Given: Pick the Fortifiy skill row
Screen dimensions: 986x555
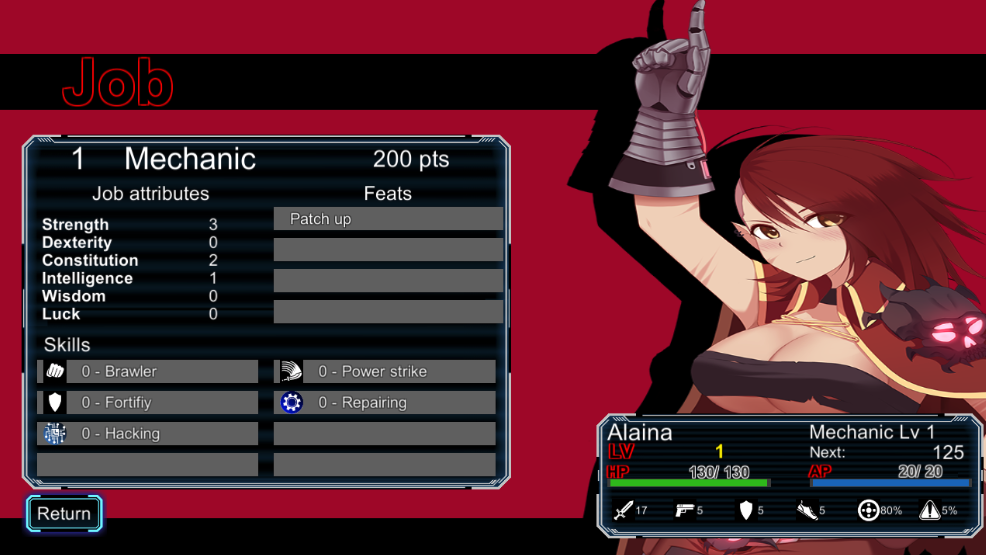Looking at the screenshot, I should point(148,402).
